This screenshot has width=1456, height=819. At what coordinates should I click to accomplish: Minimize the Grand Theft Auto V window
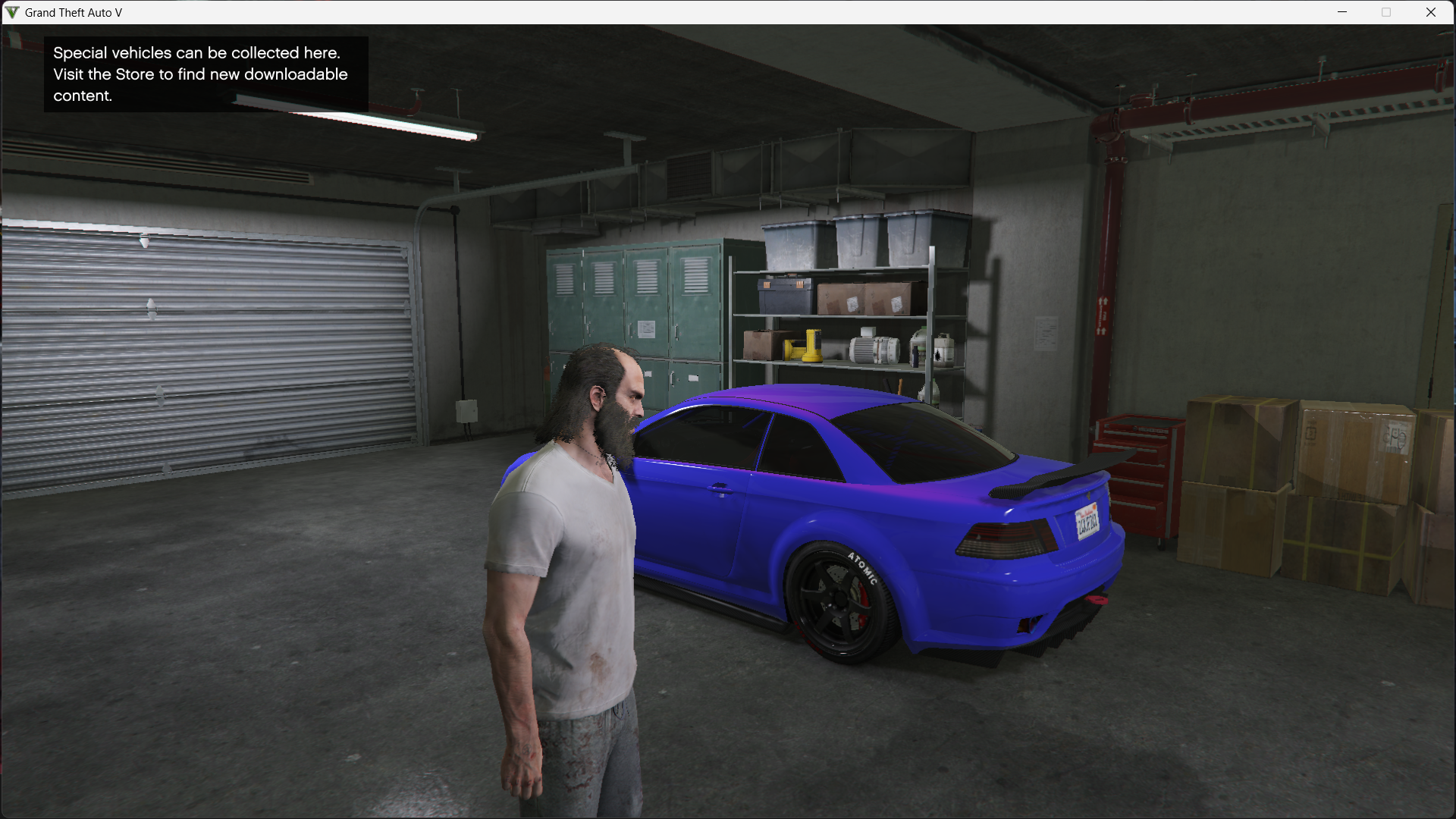pyautogui.click(x=1342, y=12)
